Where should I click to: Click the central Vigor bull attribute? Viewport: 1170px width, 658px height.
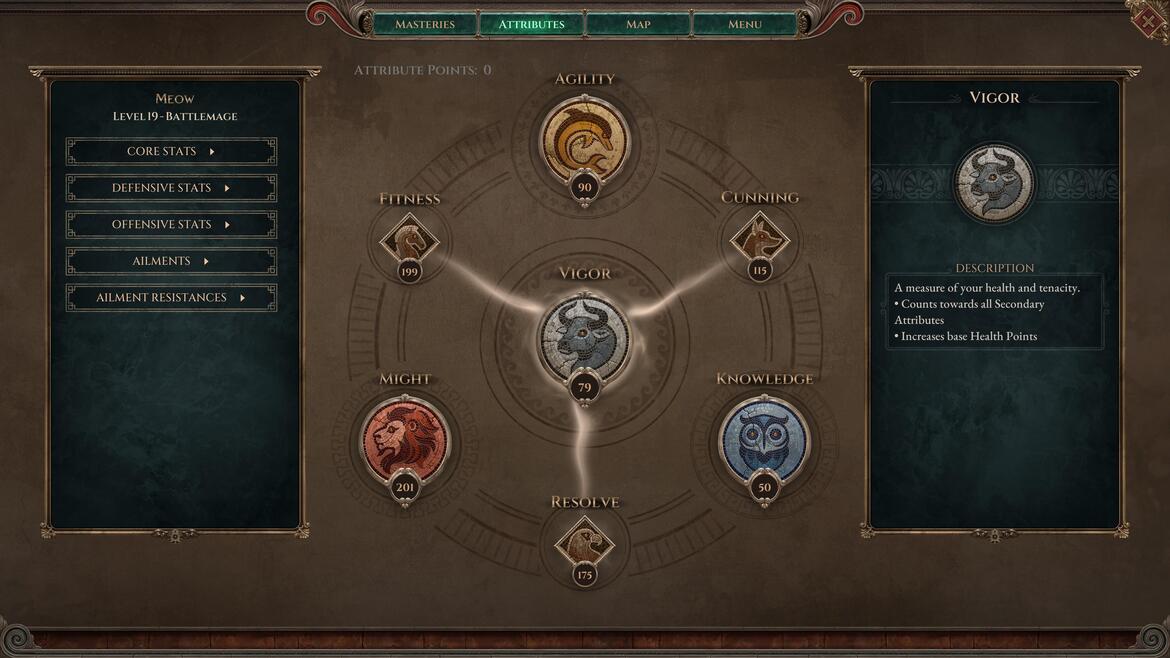pyautogui.click(x=585, y=337)
